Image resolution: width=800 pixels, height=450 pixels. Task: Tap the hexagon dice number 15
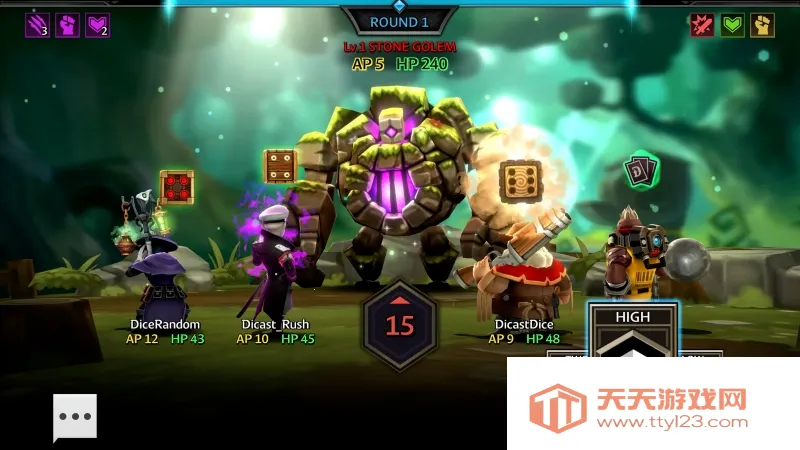tap(400, 324)
